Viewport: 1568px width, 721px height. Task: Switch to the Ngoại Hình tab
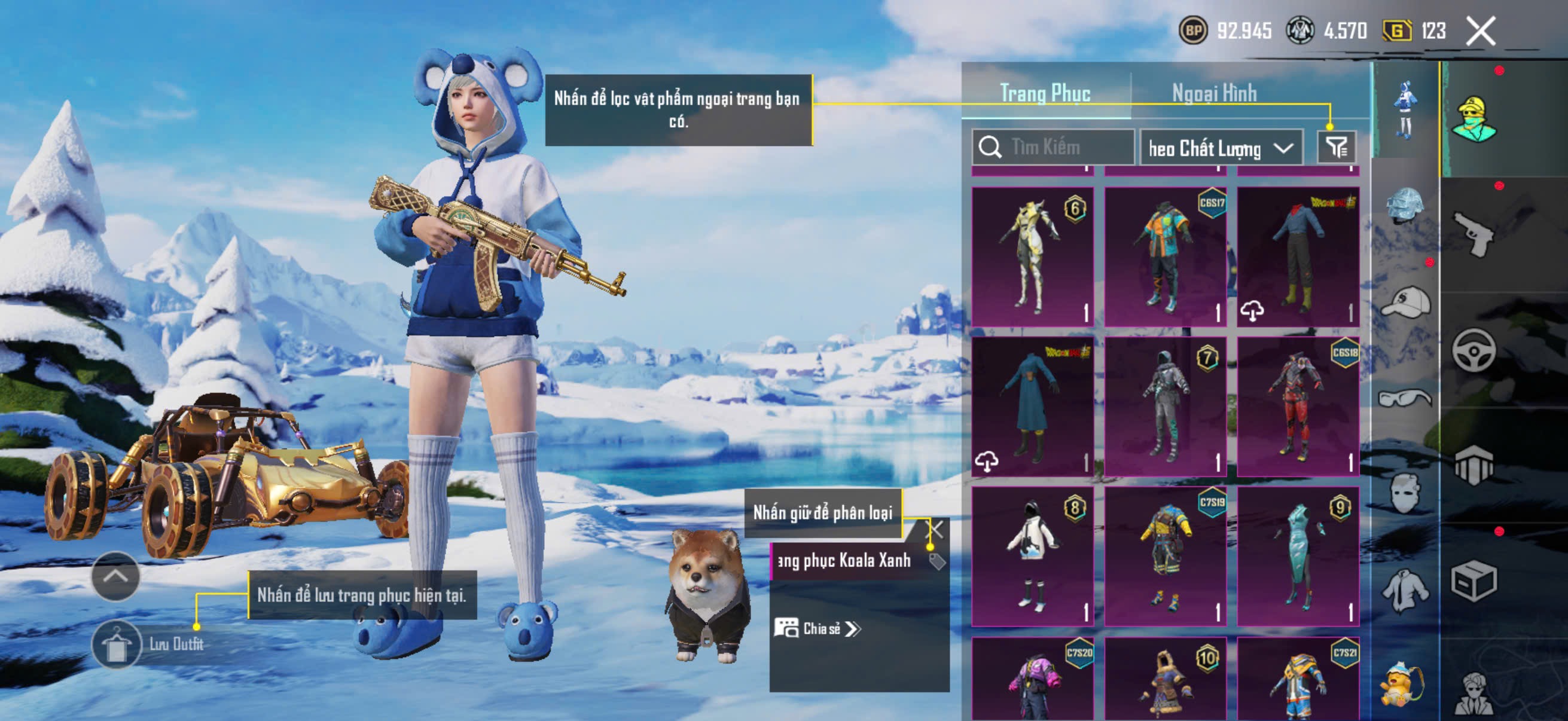tap(1214, 94)
